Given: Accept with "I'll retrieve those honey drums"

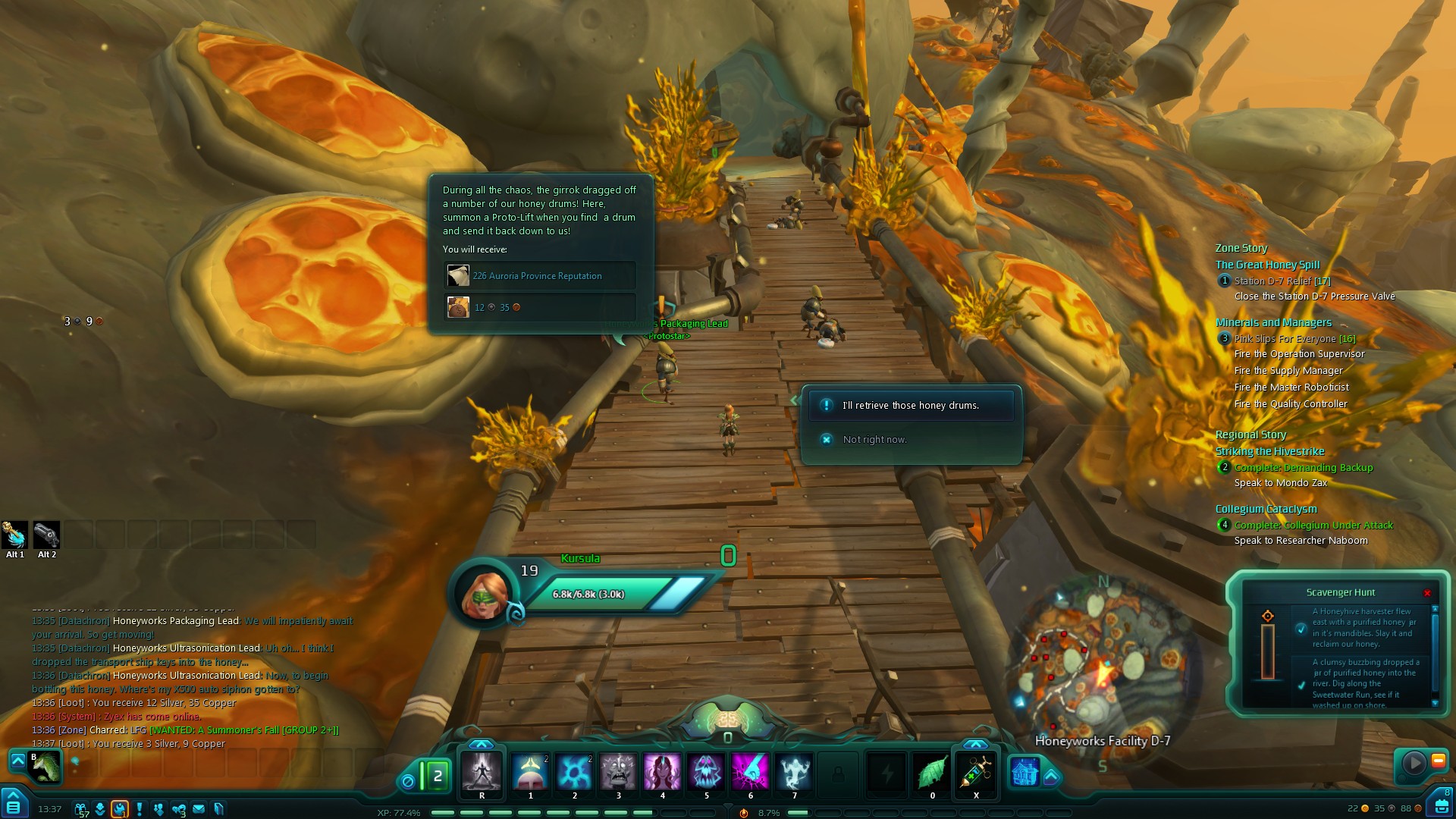Looking at the screenshot, I should coord(911,406).
